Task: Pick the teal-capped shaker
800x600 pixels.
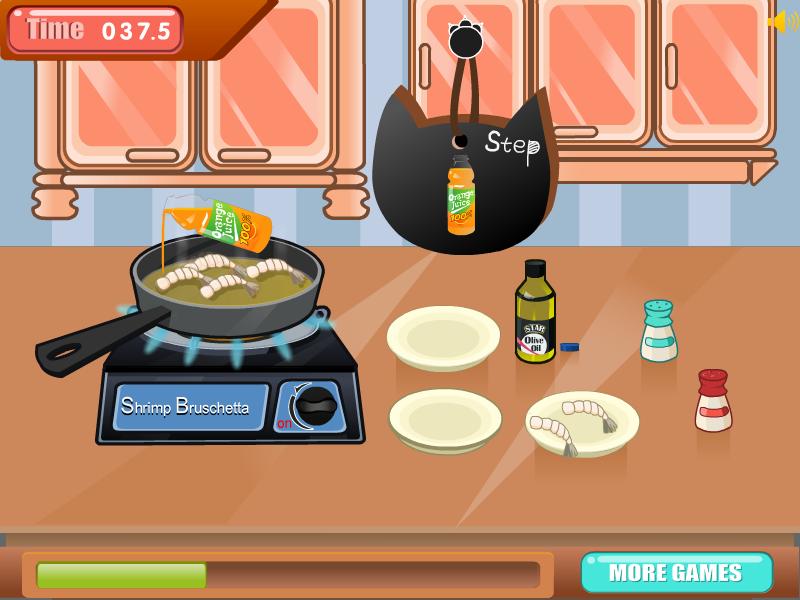Action: coord(658,332)
